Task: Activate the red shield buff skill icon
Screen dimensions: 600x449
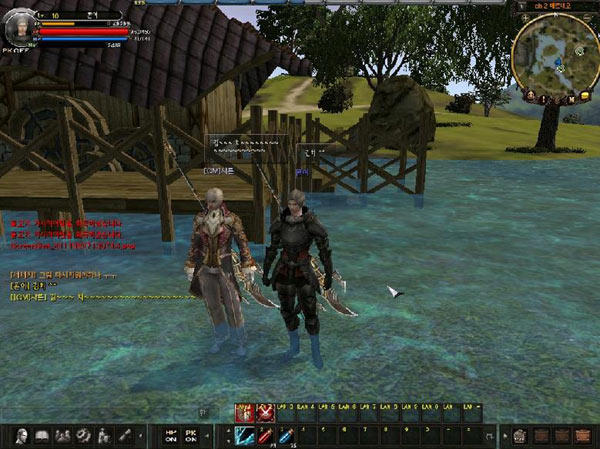Action: pyautogui.click(x=241, y=410)
